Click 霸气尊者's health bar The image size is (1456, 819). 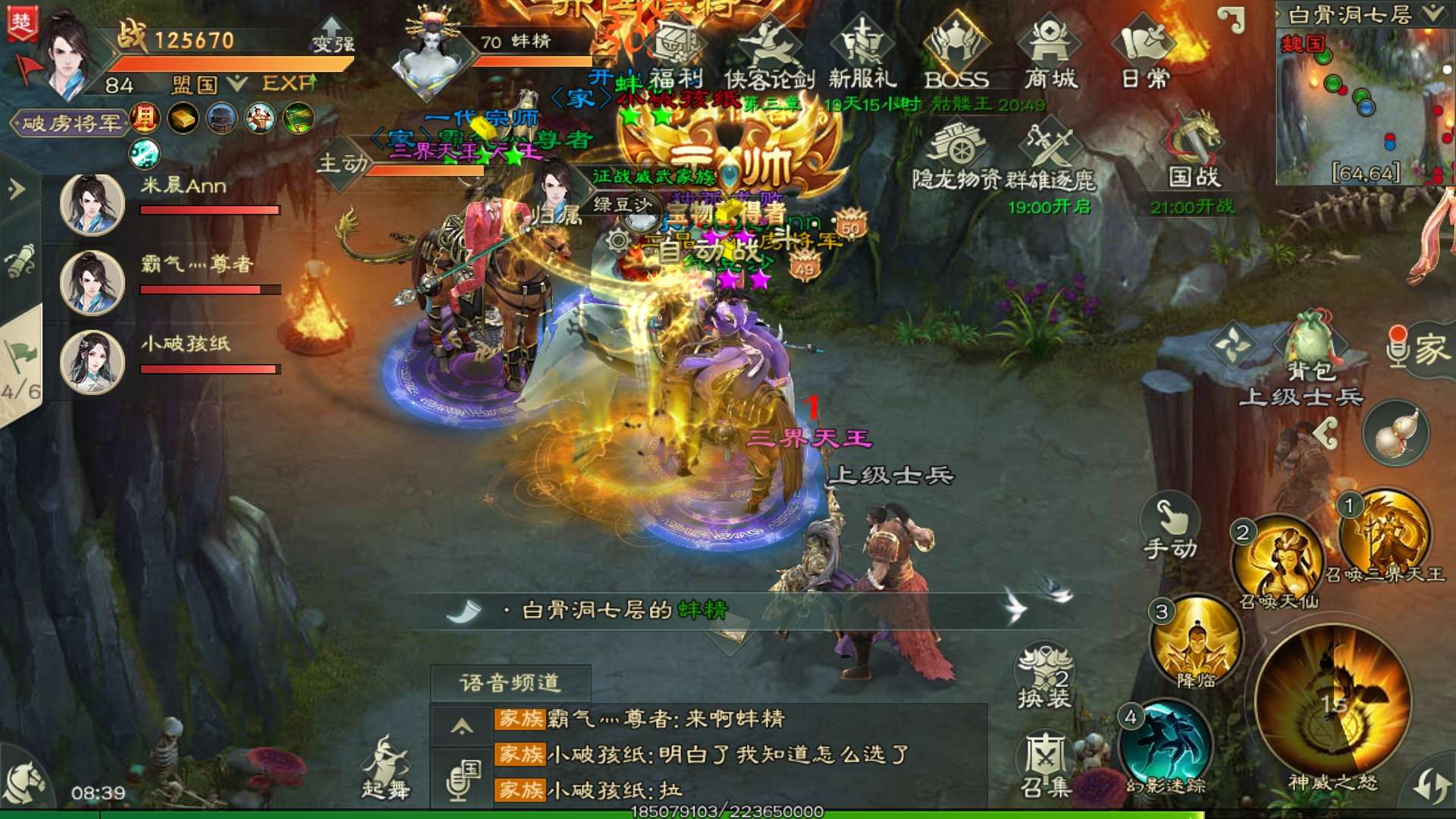click(210, 289)
